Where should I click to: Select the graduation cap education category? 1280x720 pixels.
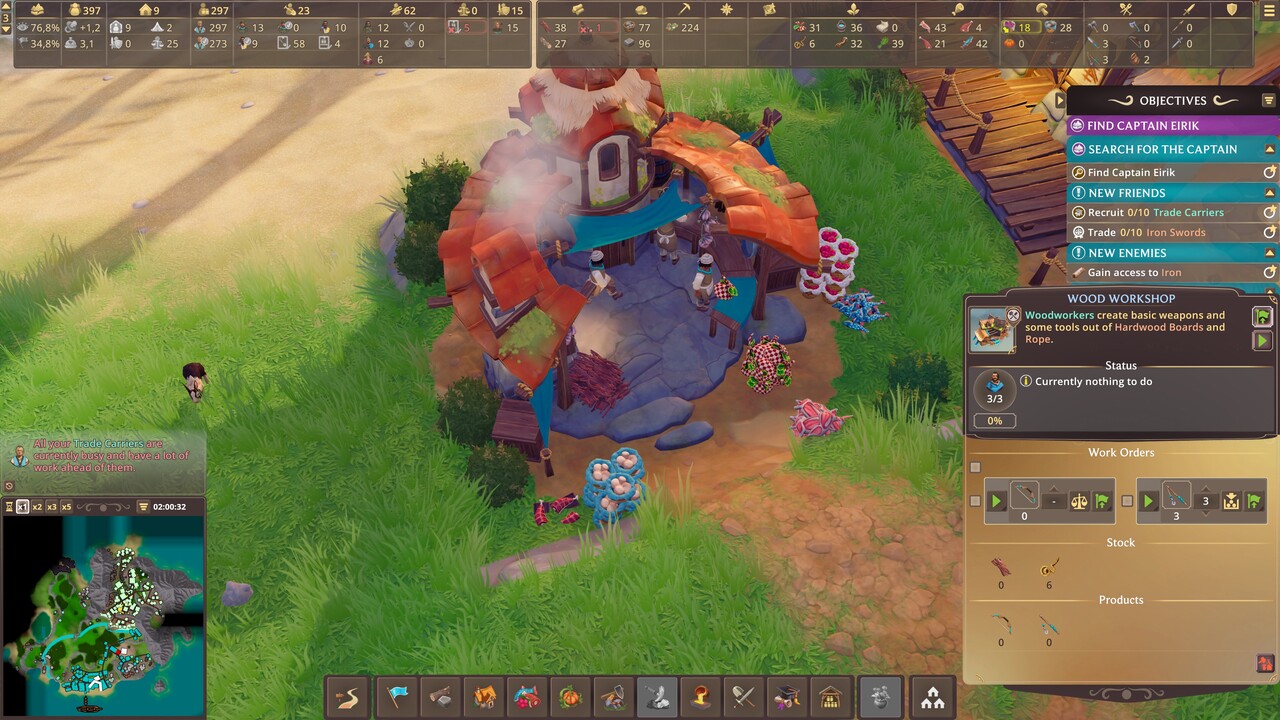click(x=786, y=697)
